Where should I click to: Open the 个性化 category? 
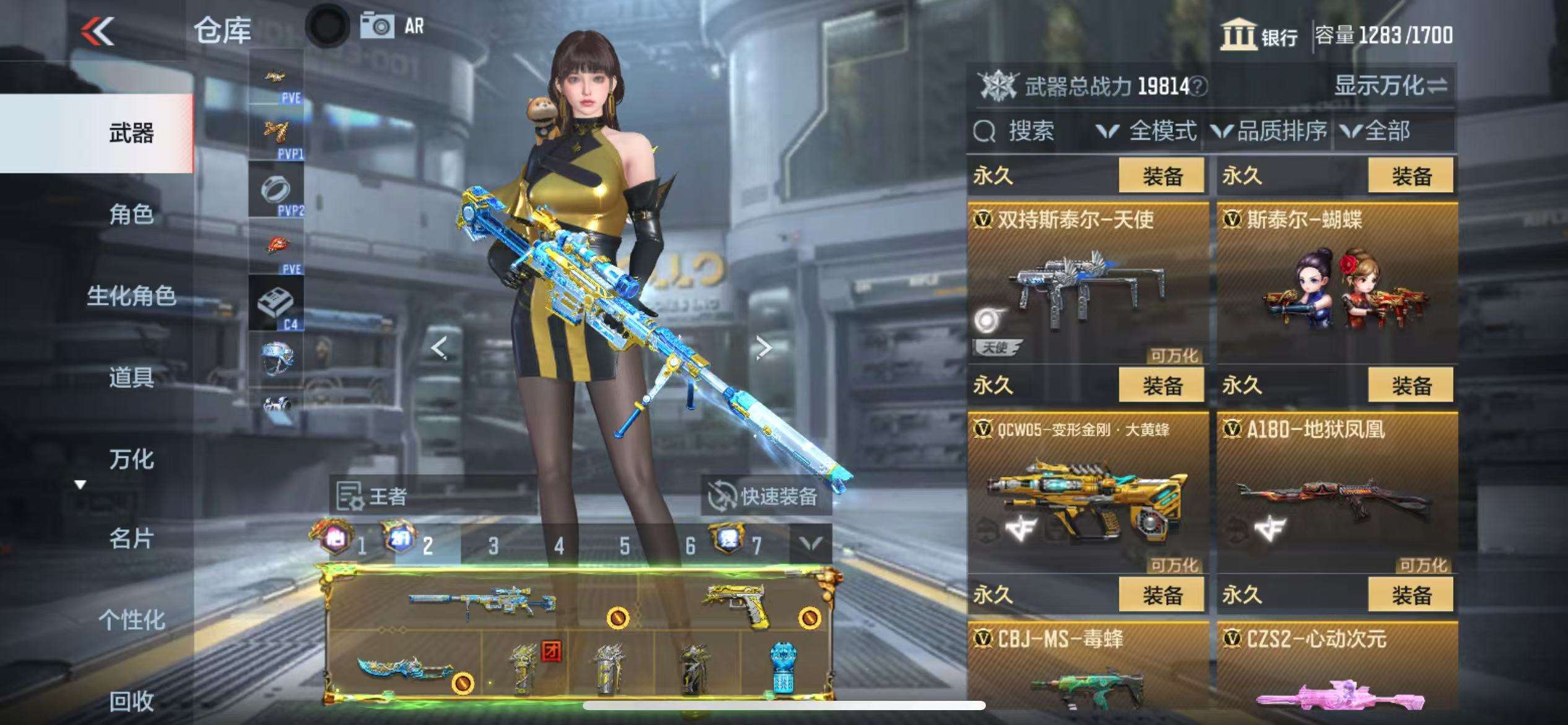(131, 620)
